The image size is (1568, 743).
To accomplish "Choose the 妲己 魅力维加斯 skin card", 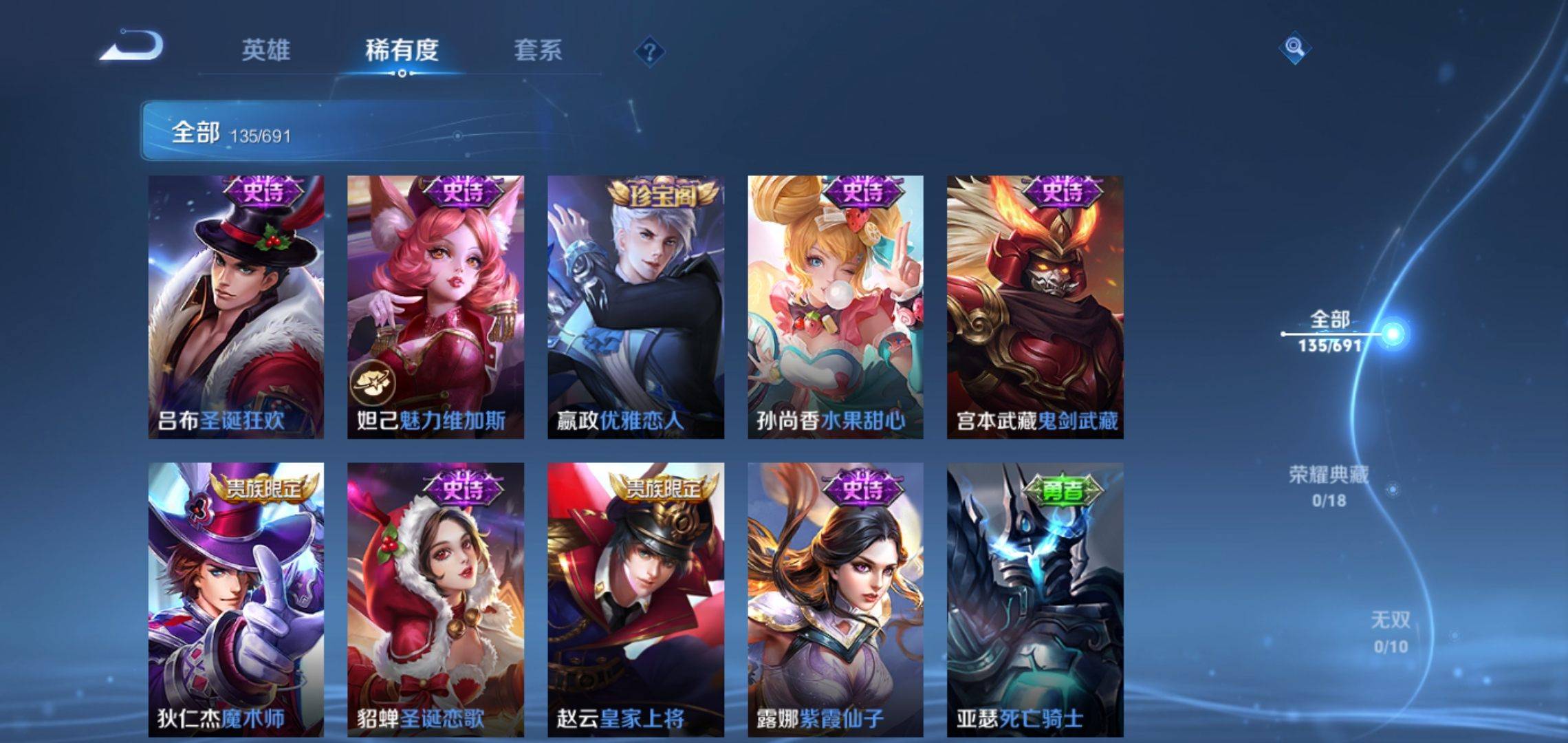I will (x=435, y=307).
